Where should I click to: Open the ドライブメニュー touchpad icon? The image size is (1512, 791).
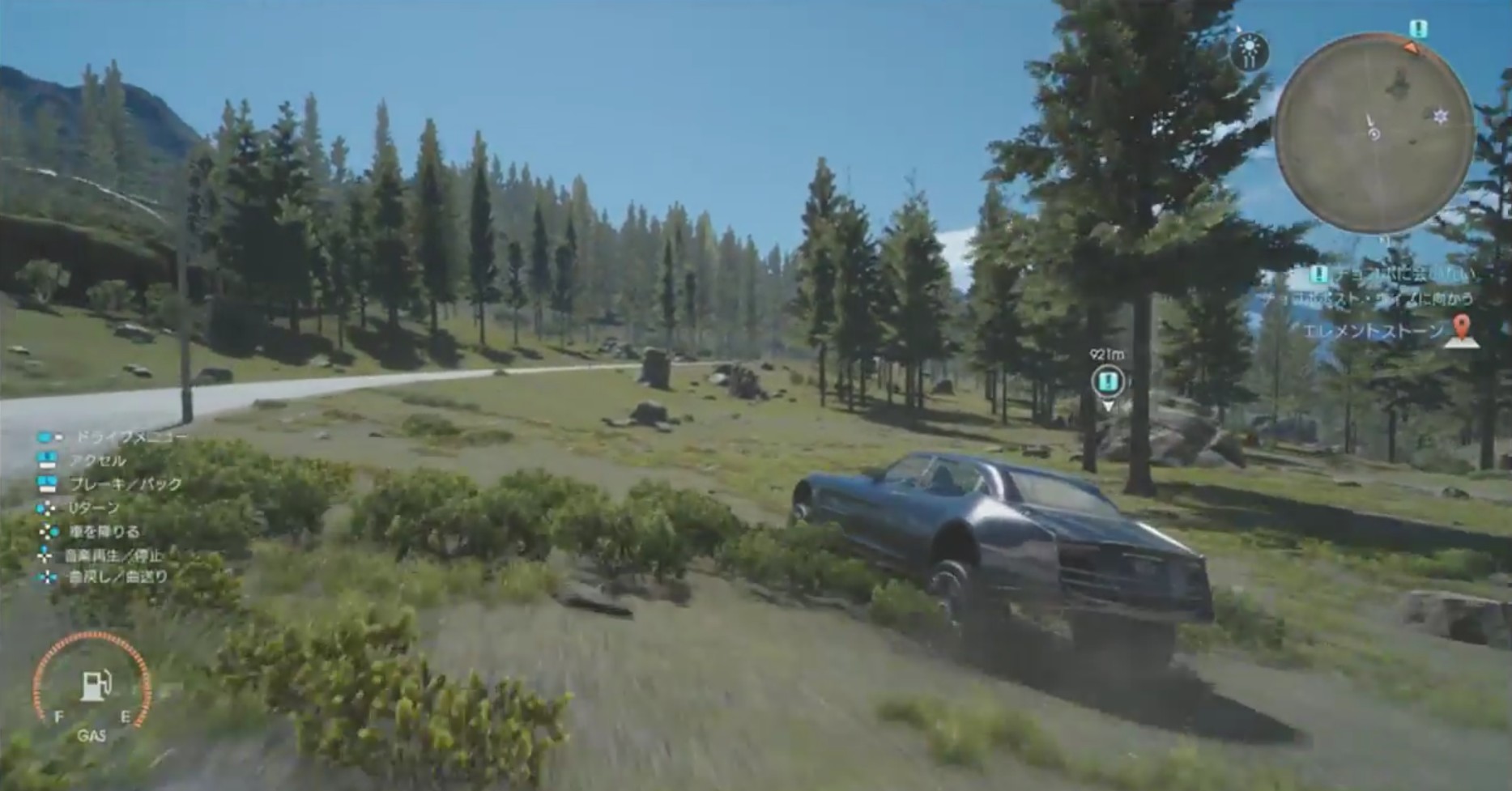pyautogui.click(x=47, y=437)
